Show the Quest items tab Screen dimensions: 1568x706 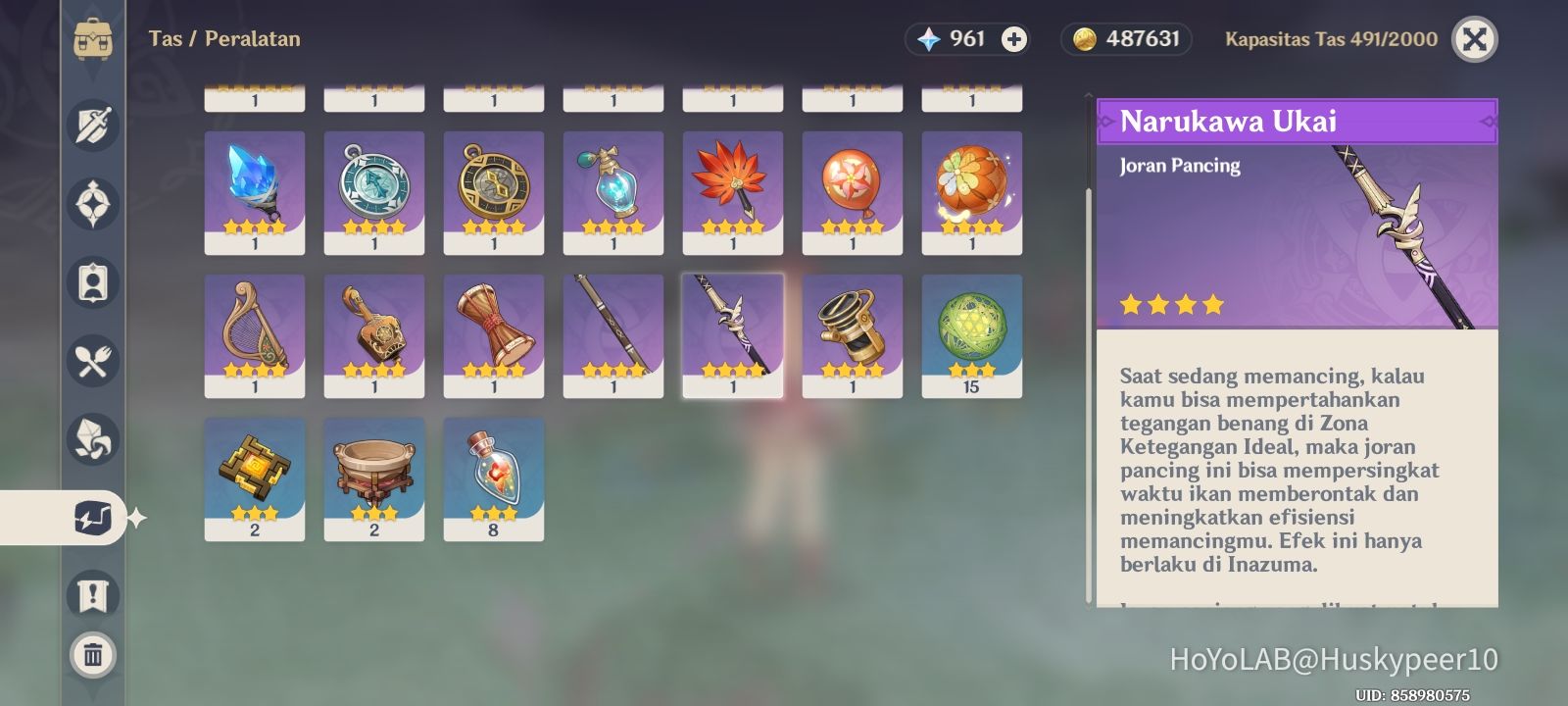(94, 595)
